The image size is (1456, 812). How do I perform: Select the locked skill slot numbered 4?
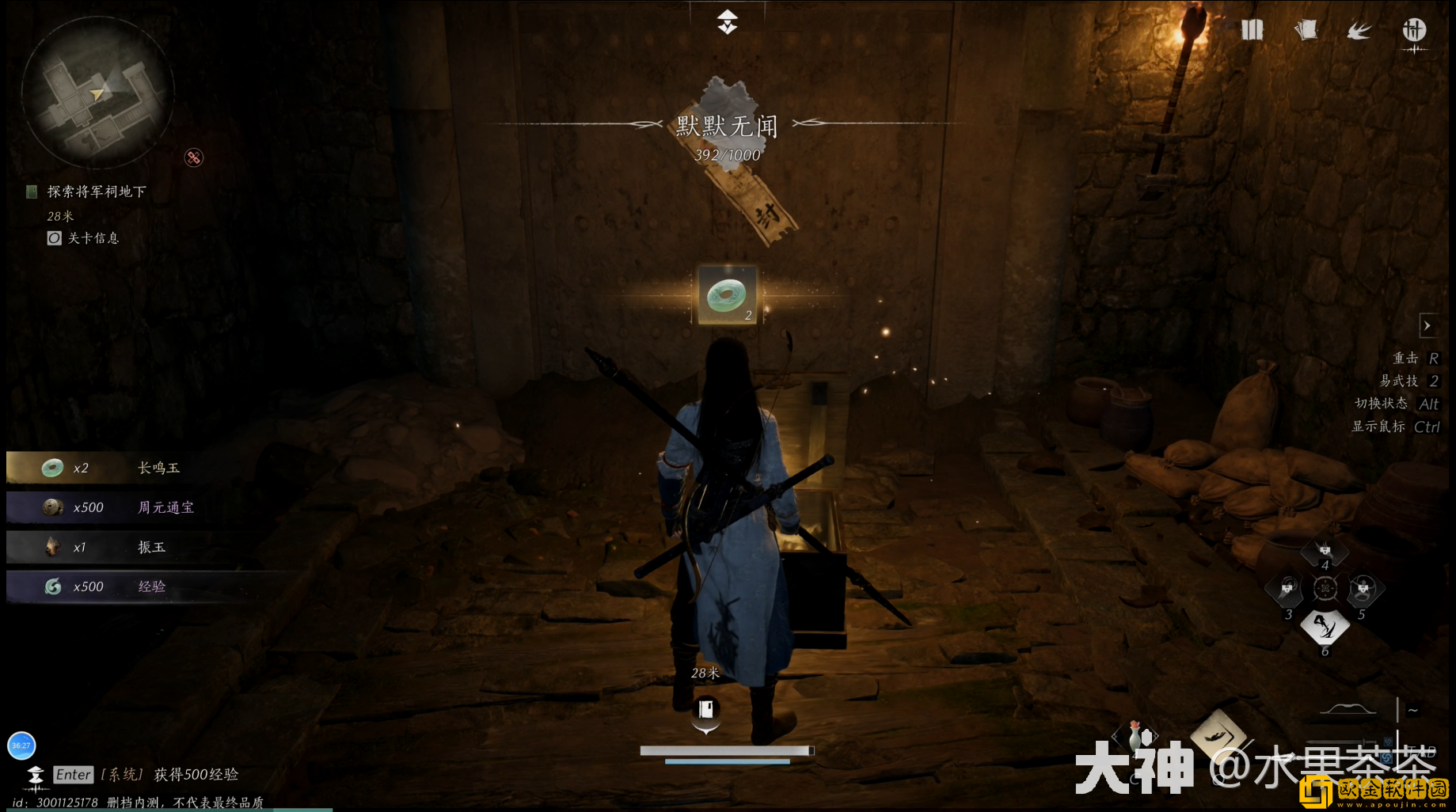pos(1325,550)
